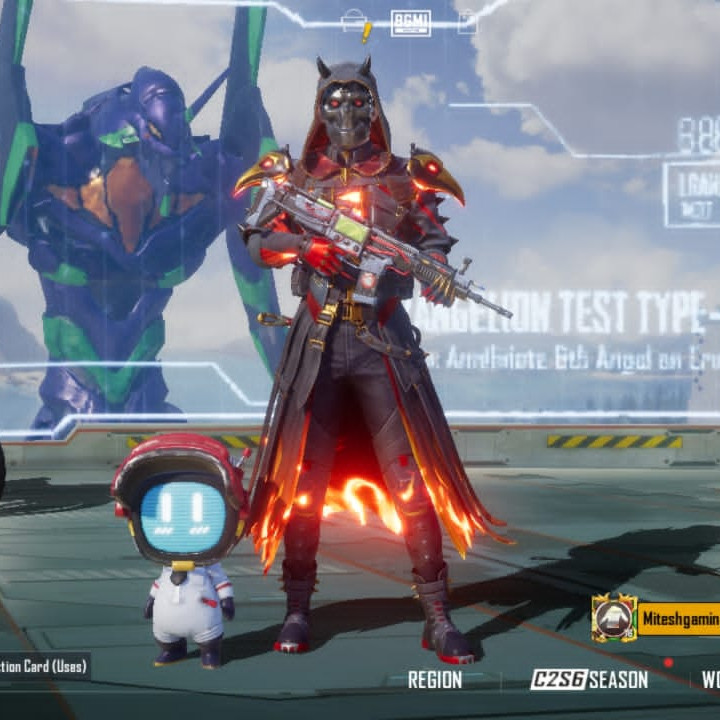This screenshot has width=720, height=720.
Task: Select the C2S6 SEASON entry
Action: click(x=588, y=680)
